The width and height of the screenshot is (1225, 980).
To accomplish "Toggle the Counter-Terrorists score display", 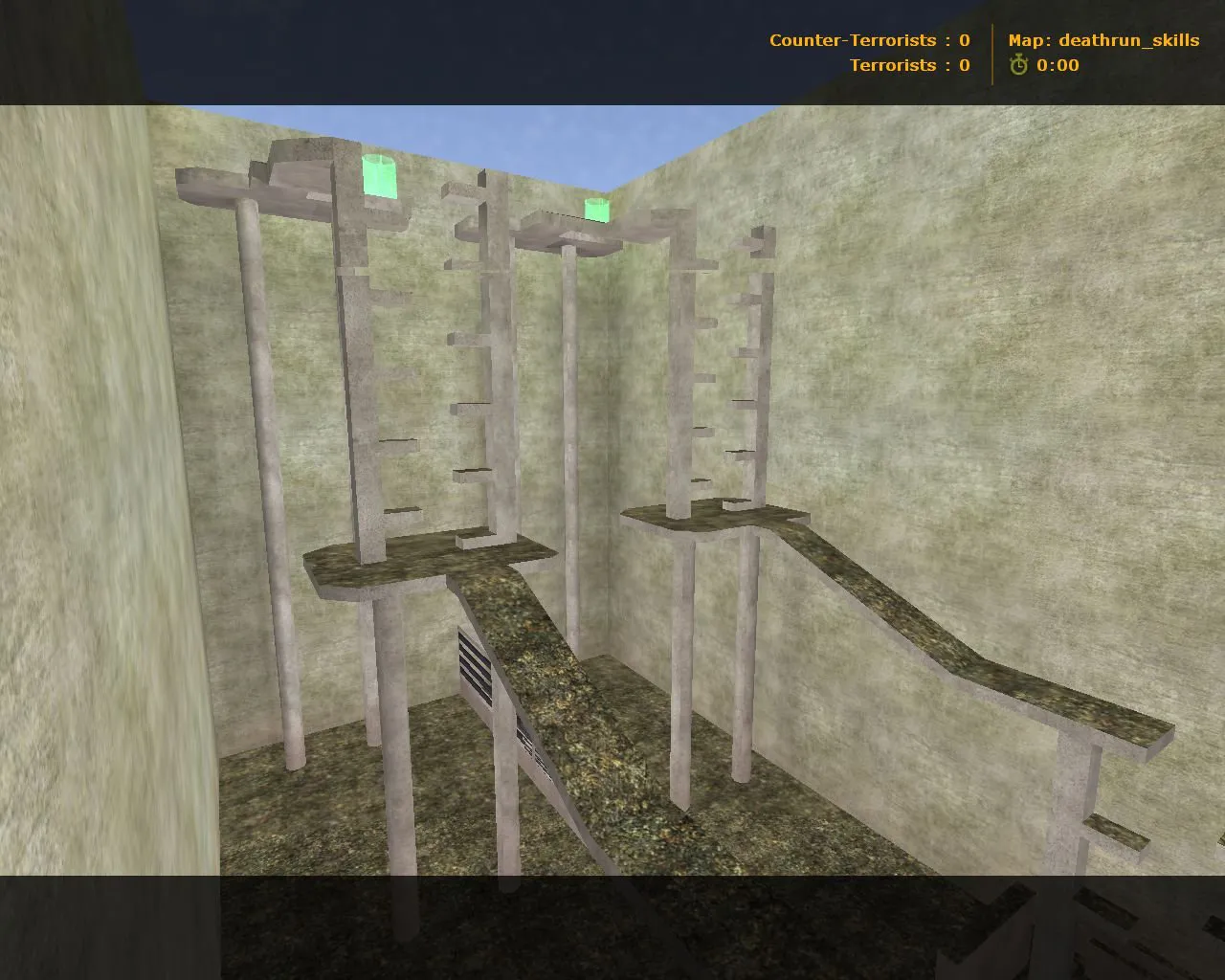I will click(x=869, y=40).
